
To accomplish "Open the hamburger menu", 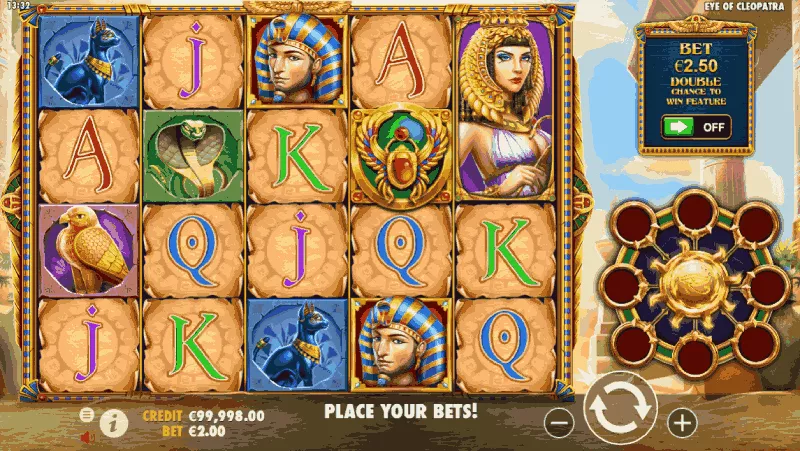I will (87, 414).
